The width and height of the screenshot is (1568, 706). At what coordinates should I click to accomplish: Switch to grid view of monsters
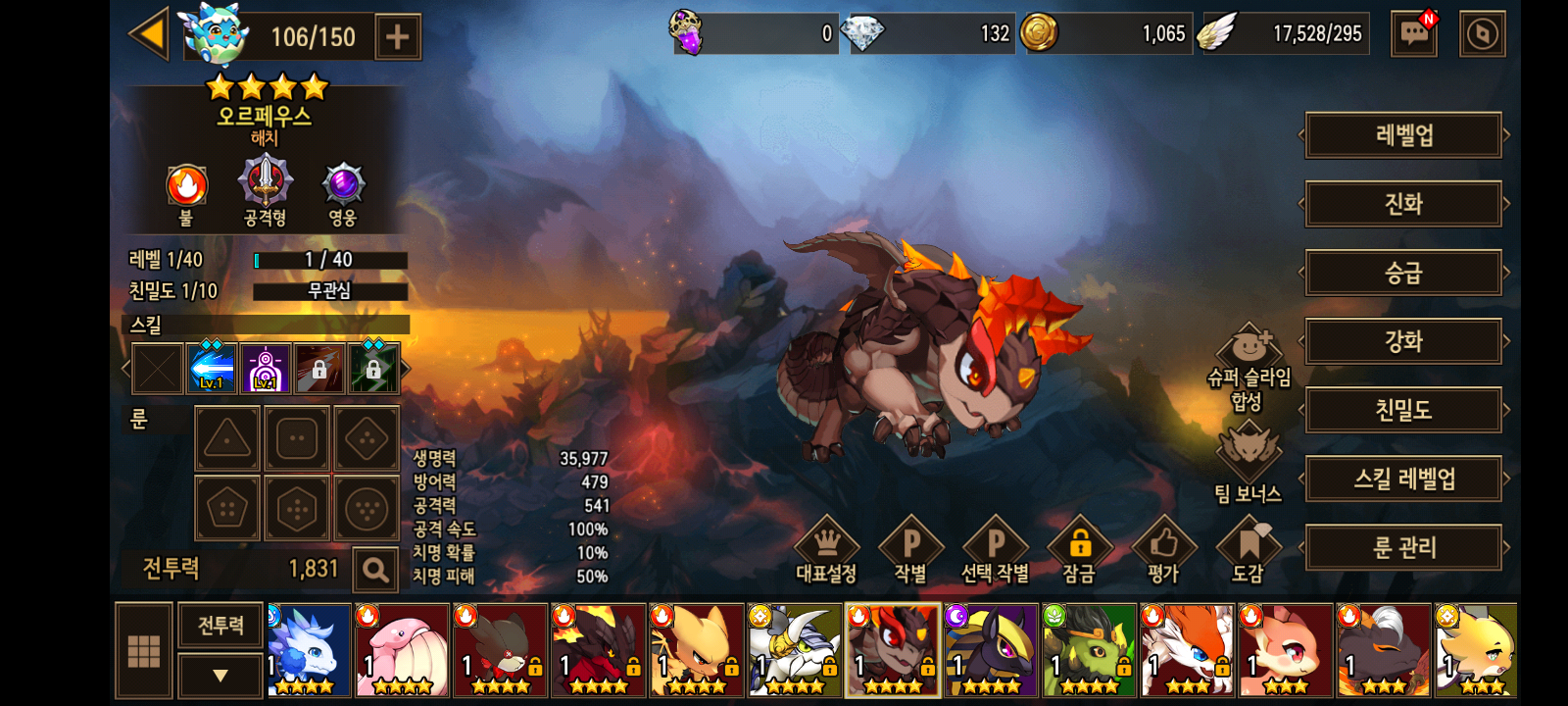pos(144,650)
